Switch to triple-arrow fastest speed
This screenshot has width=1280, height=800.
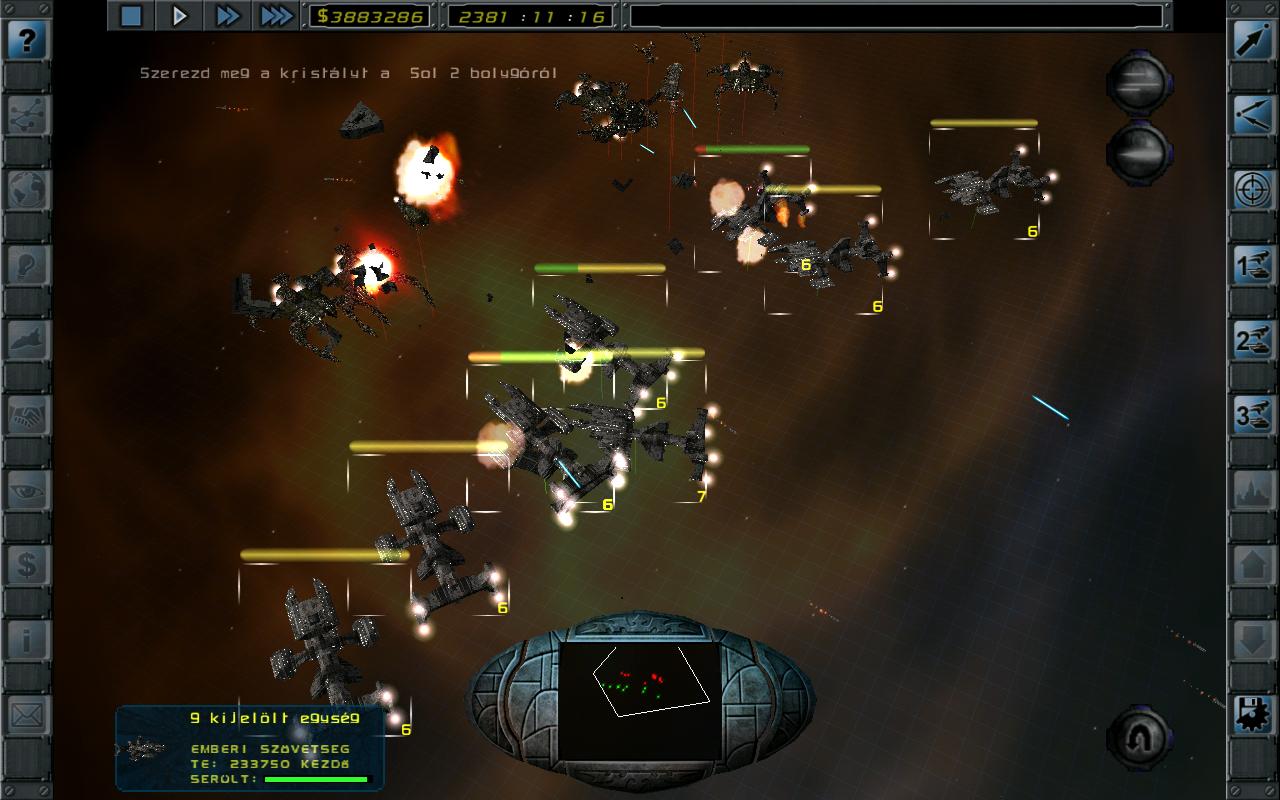tap(276, 15)
